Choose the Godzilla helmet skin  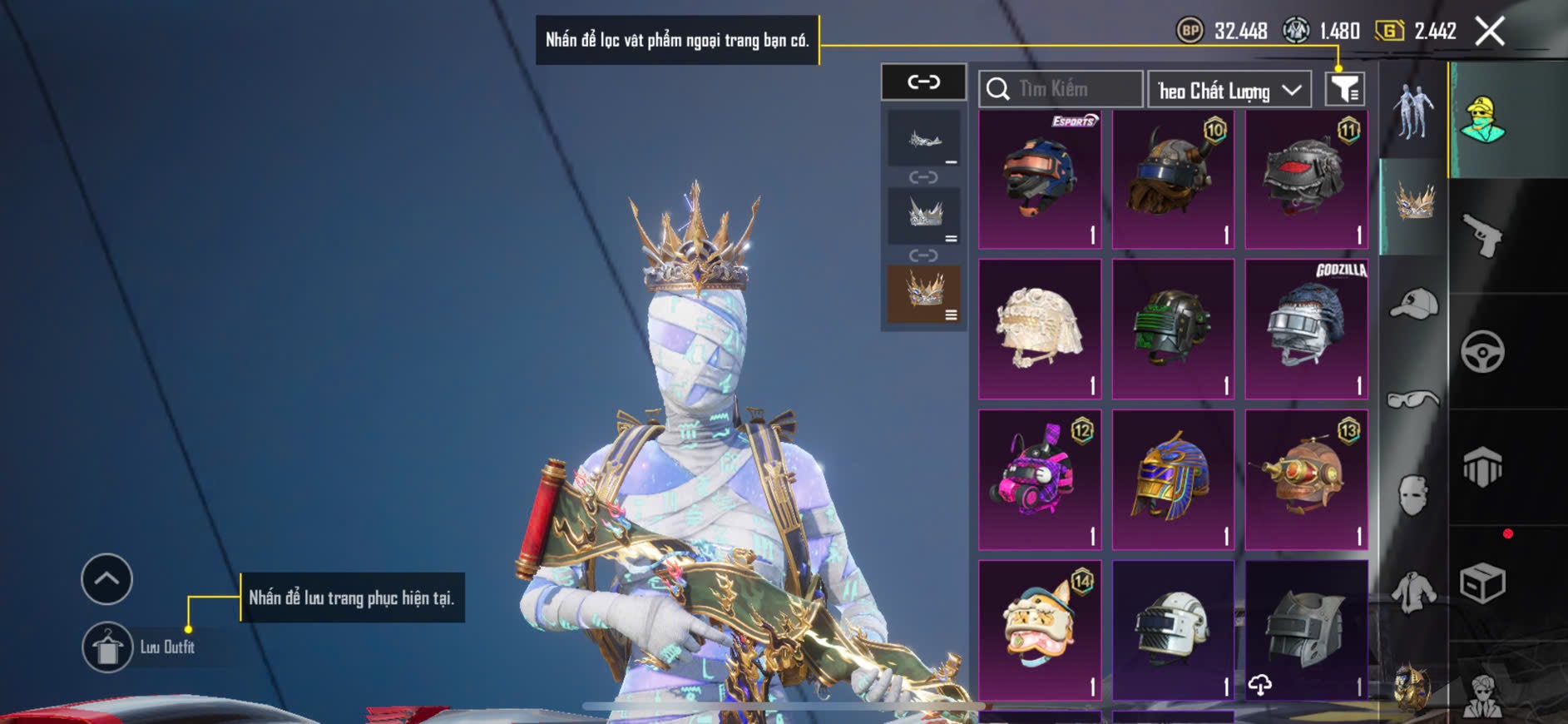tap(1306, 330)
